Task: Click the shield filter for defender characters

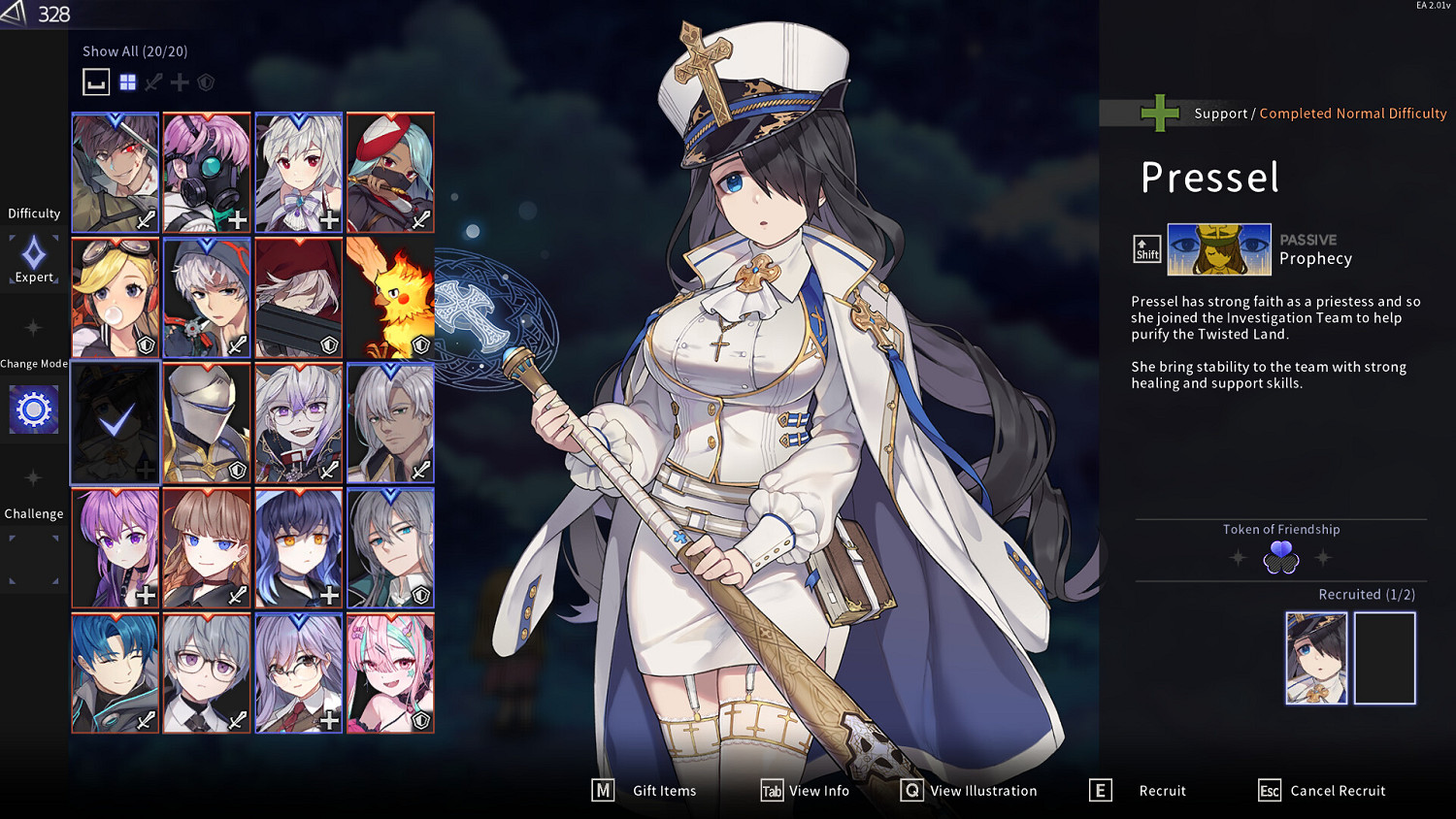Action: 205,82
